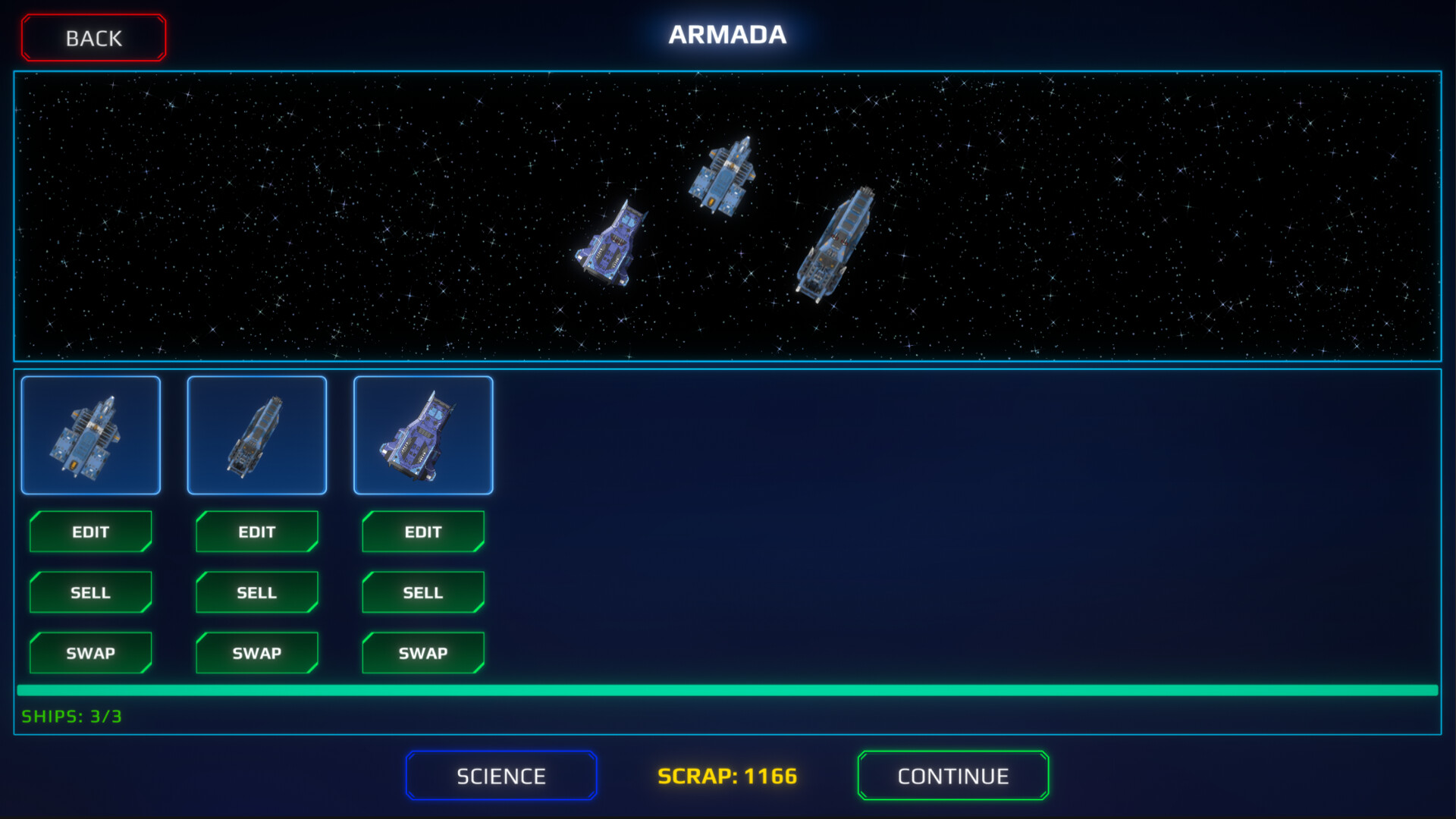Swap the third ship
This screenshot has height=819, width=1456.
click(x=422, y=652)
